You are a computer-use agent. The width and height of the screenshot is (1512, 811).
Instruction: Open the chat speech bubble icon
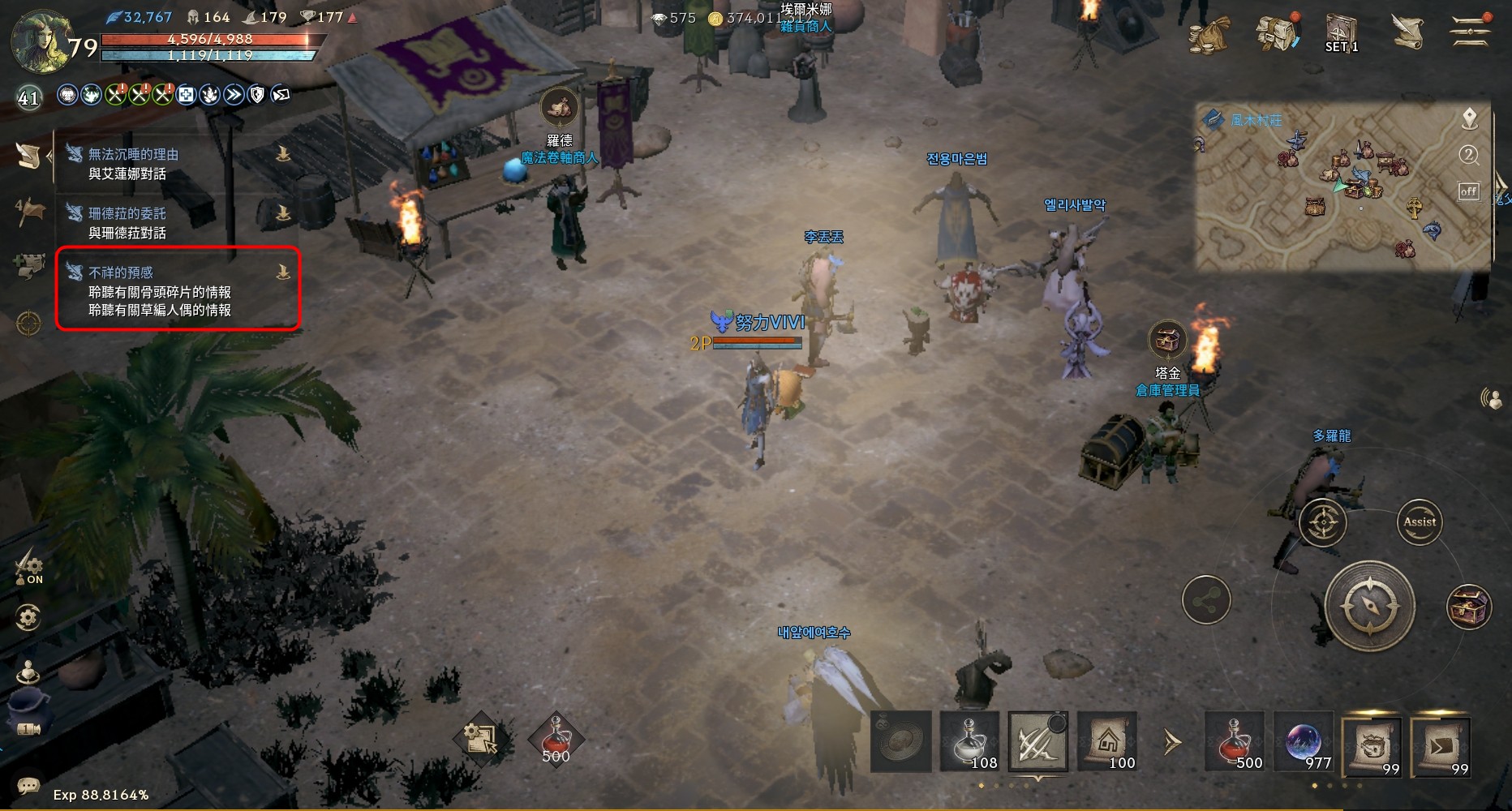28,785
